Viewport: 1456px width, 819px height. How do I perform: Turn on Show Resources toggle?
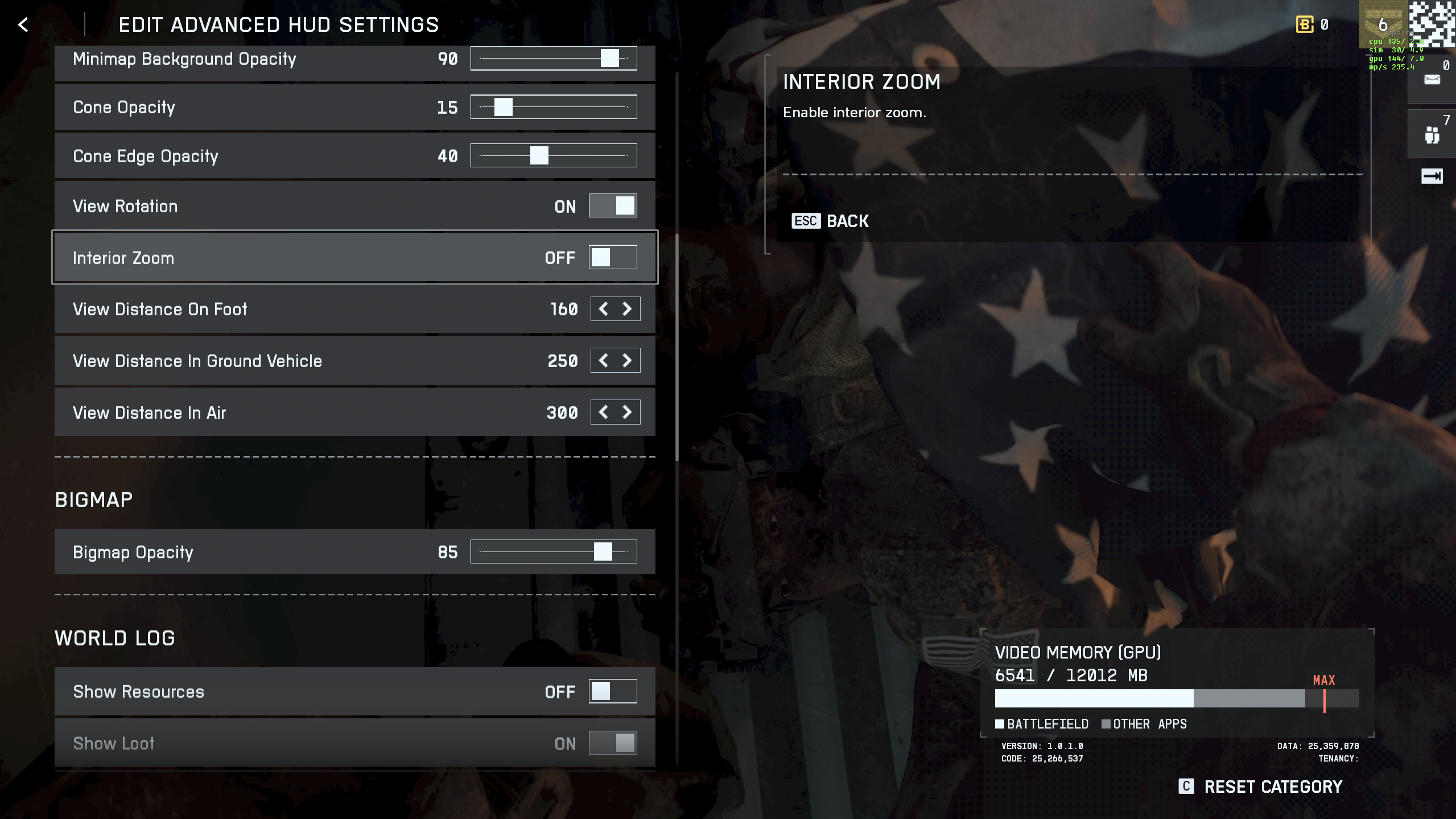point(612,691)
